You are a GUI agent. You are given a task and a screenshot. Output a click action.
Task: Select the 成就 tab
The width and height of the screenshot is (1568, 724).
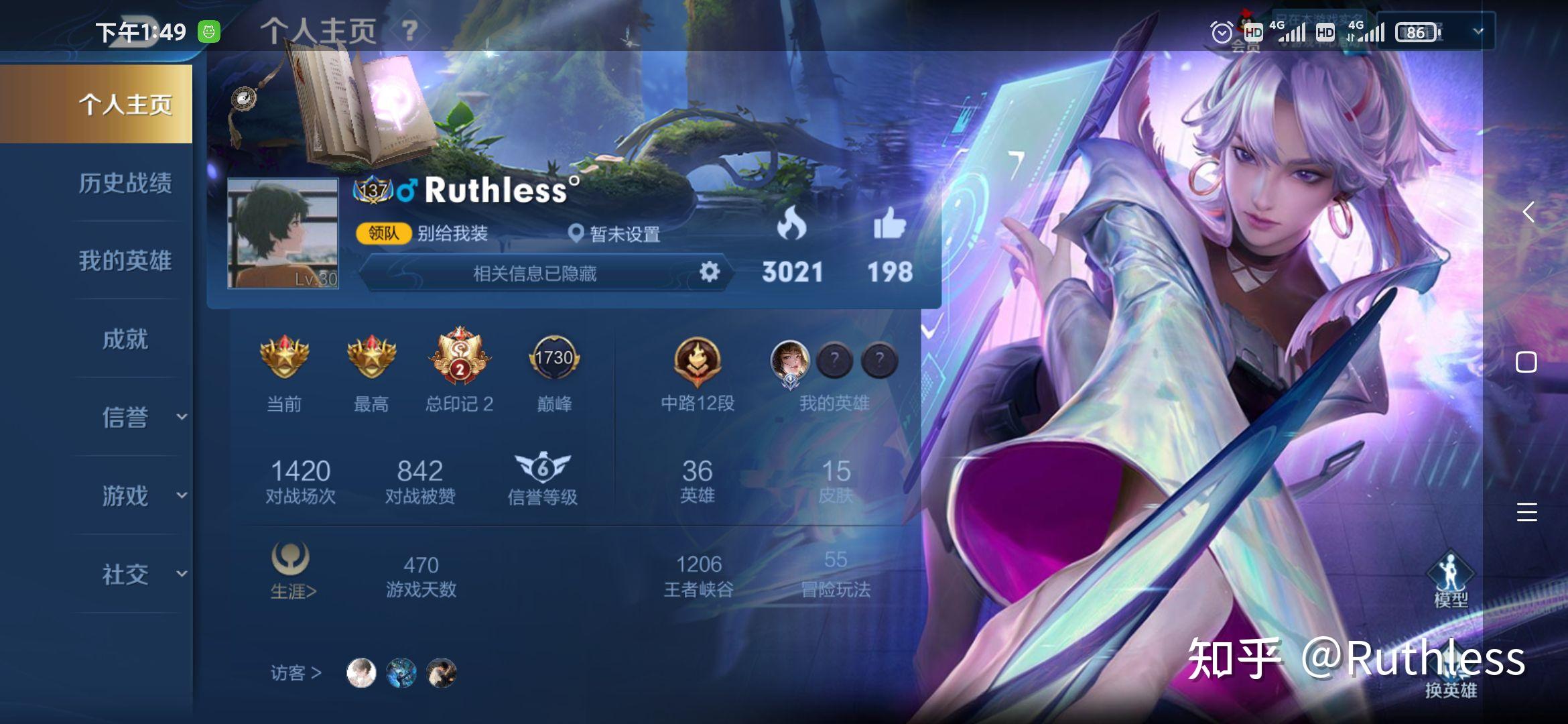[125, 339]
